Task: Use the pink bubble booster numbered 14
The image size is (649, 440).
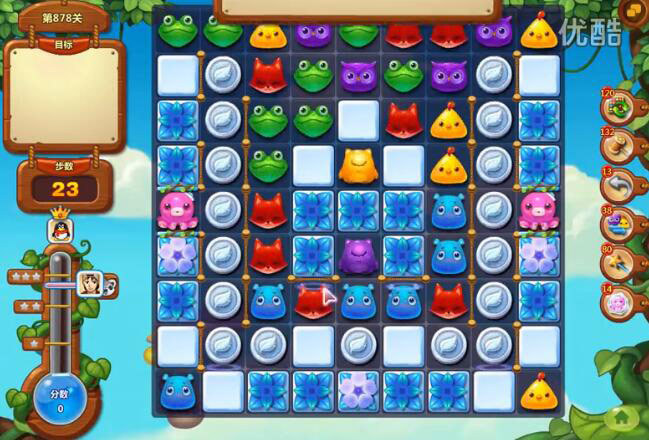Action: pos(615,301)
